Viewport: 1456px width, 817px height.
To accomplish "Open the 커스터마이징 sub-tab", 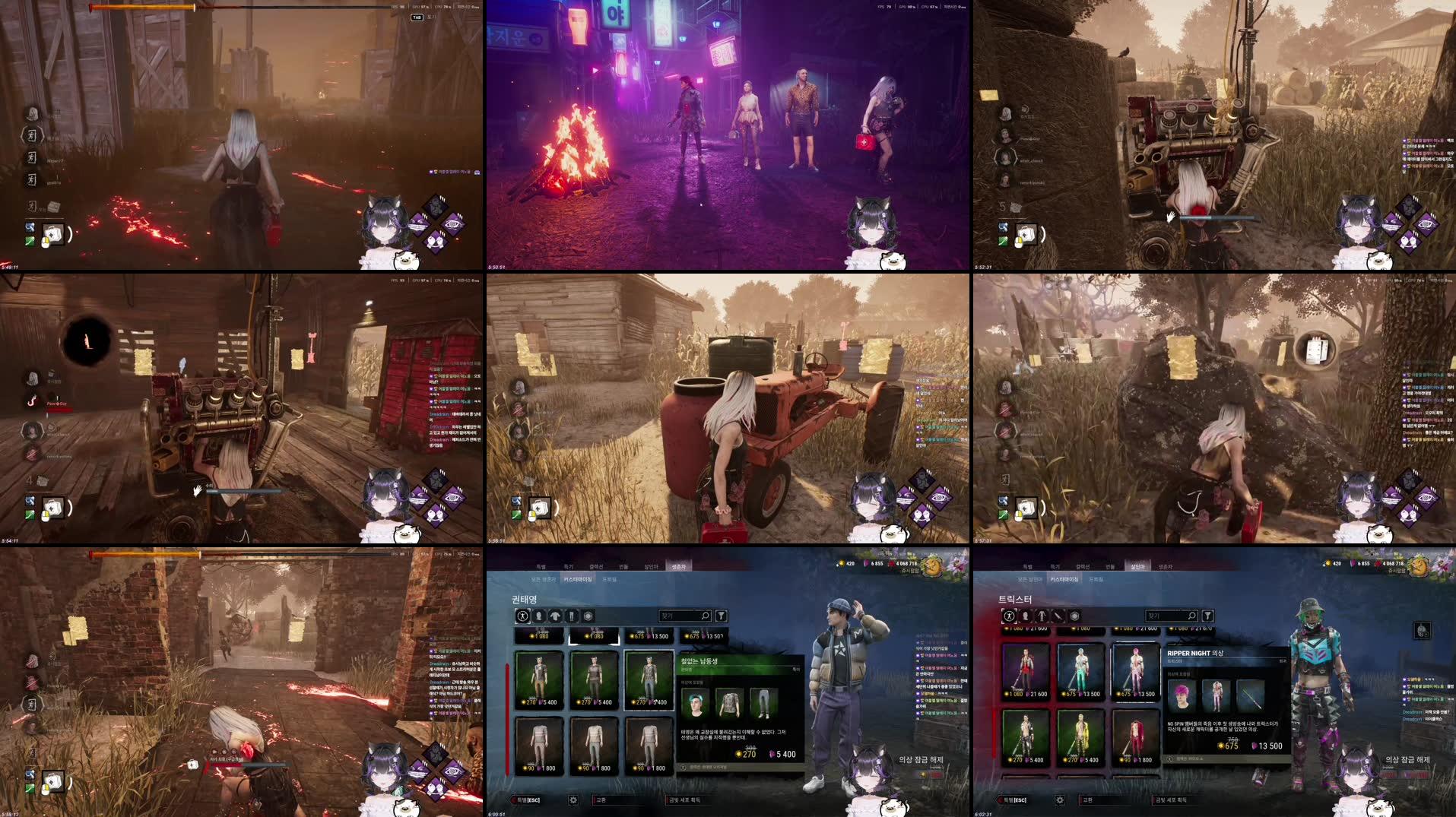I will pyautogui.click(x=579, y=580).
